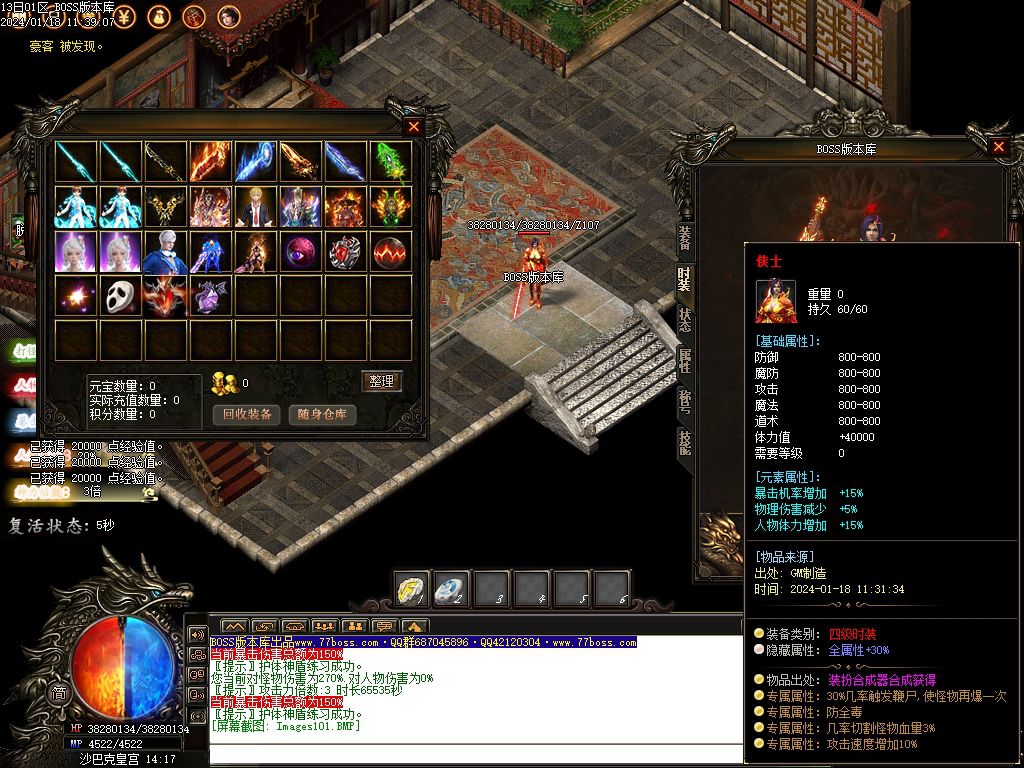This screenshot has height=768, width=1024.
Task: Click the 简 button on the dragon orb
Action: tap(59, 694)
